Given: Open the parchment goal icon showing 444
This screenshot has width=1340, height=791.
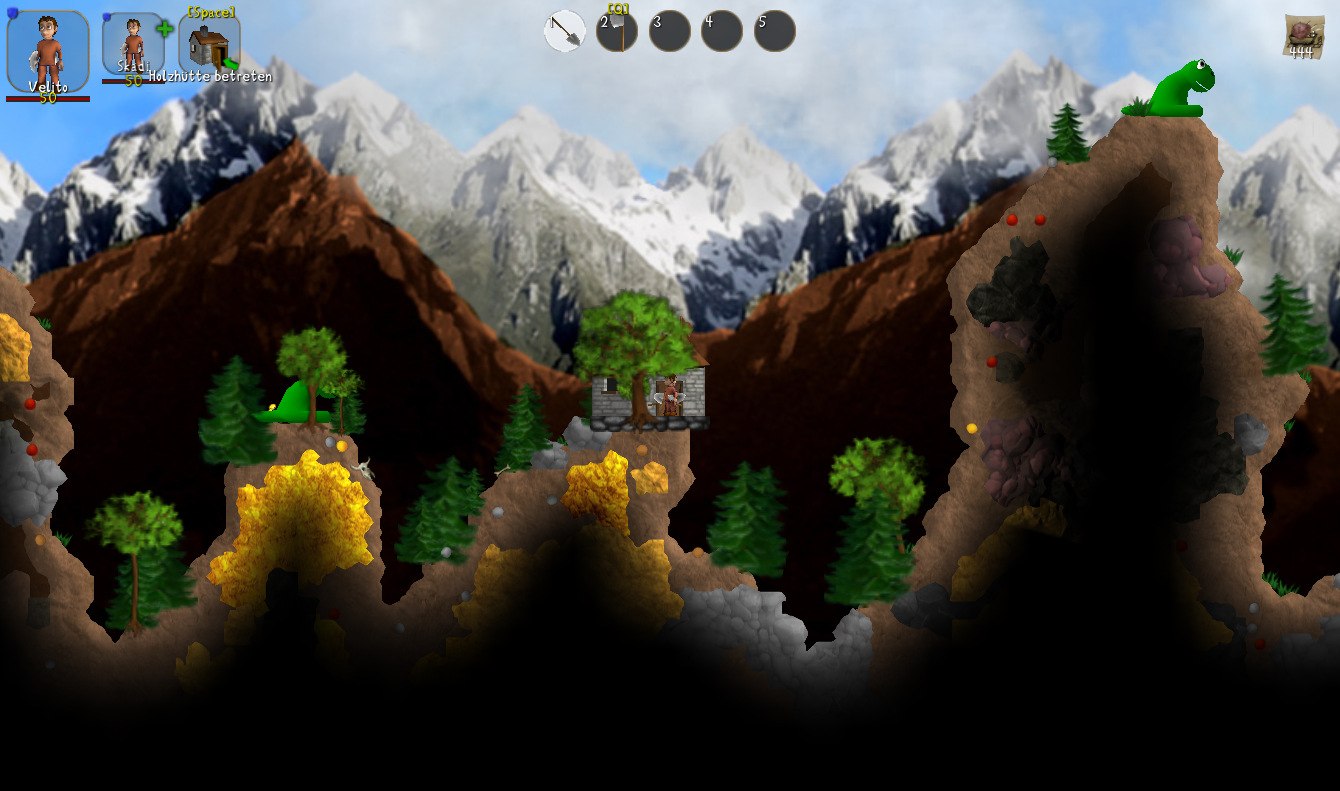Looking at the screenshot, I should point(1300,37).
